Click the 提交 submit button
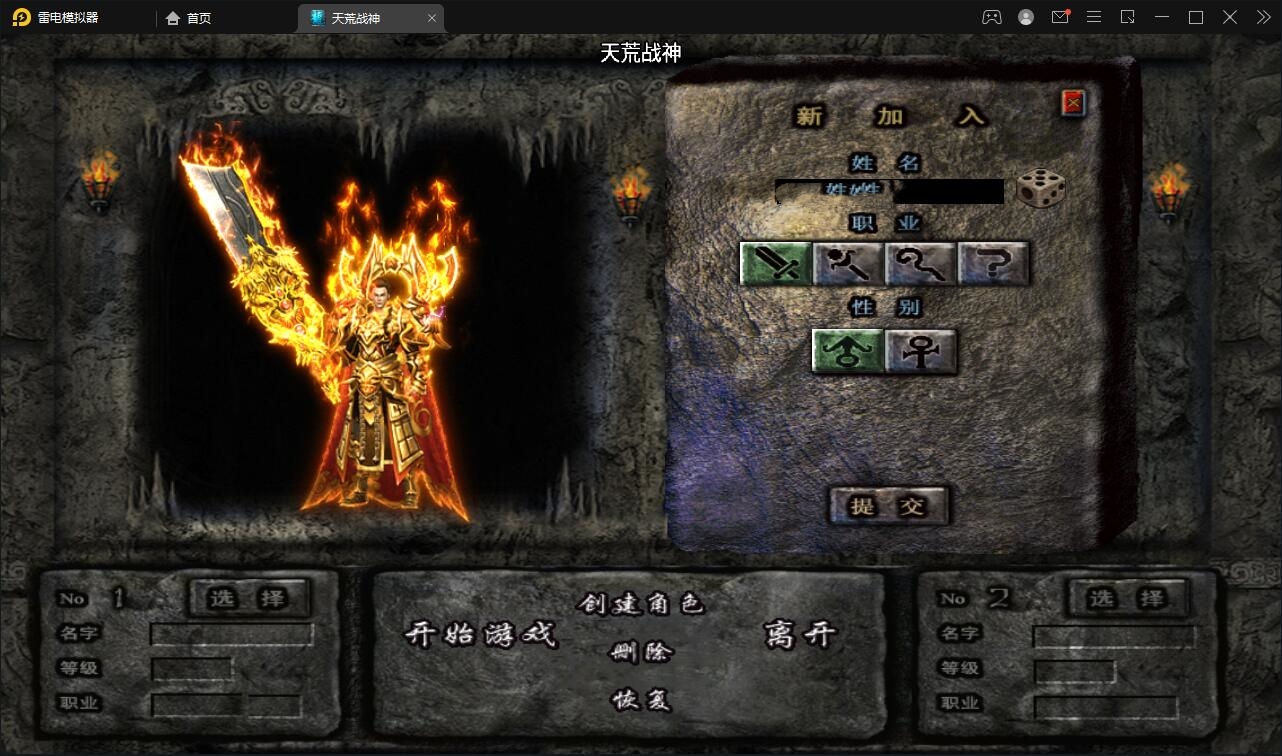The height and width of the screenshot is (756, 1282). pos(889,506)
